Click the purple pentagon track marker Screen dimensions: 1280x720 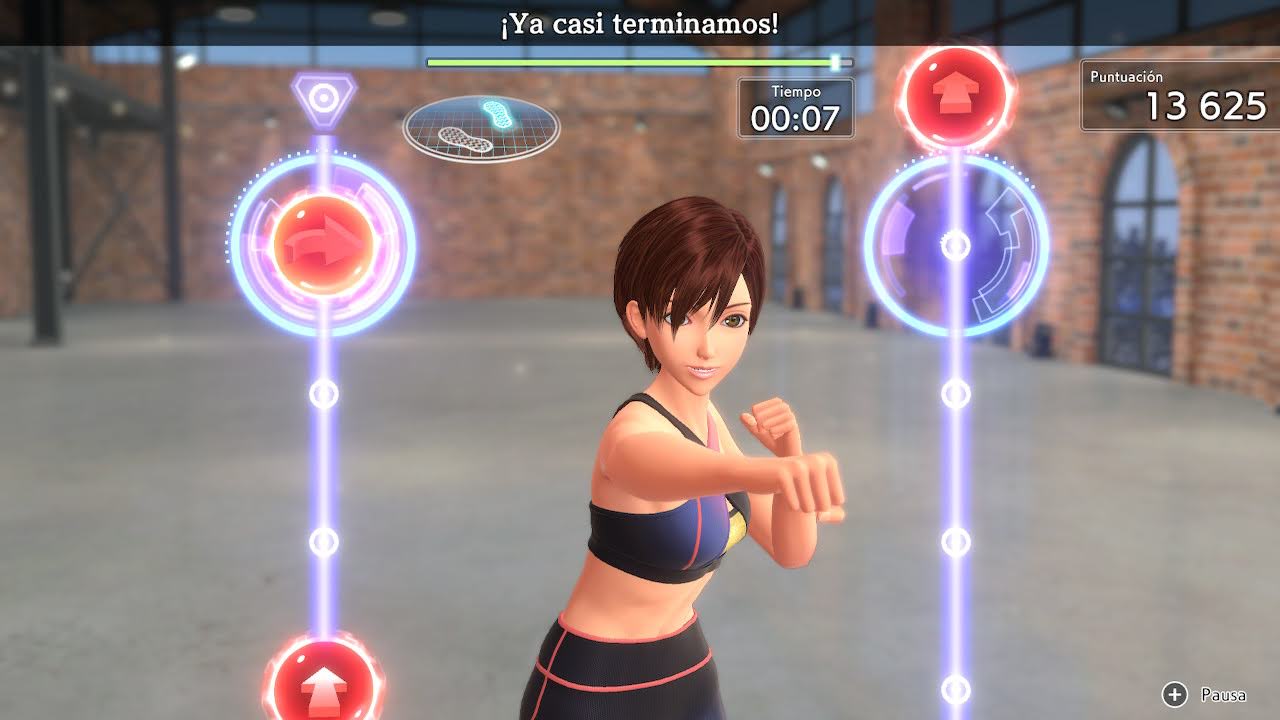point(323,98)
